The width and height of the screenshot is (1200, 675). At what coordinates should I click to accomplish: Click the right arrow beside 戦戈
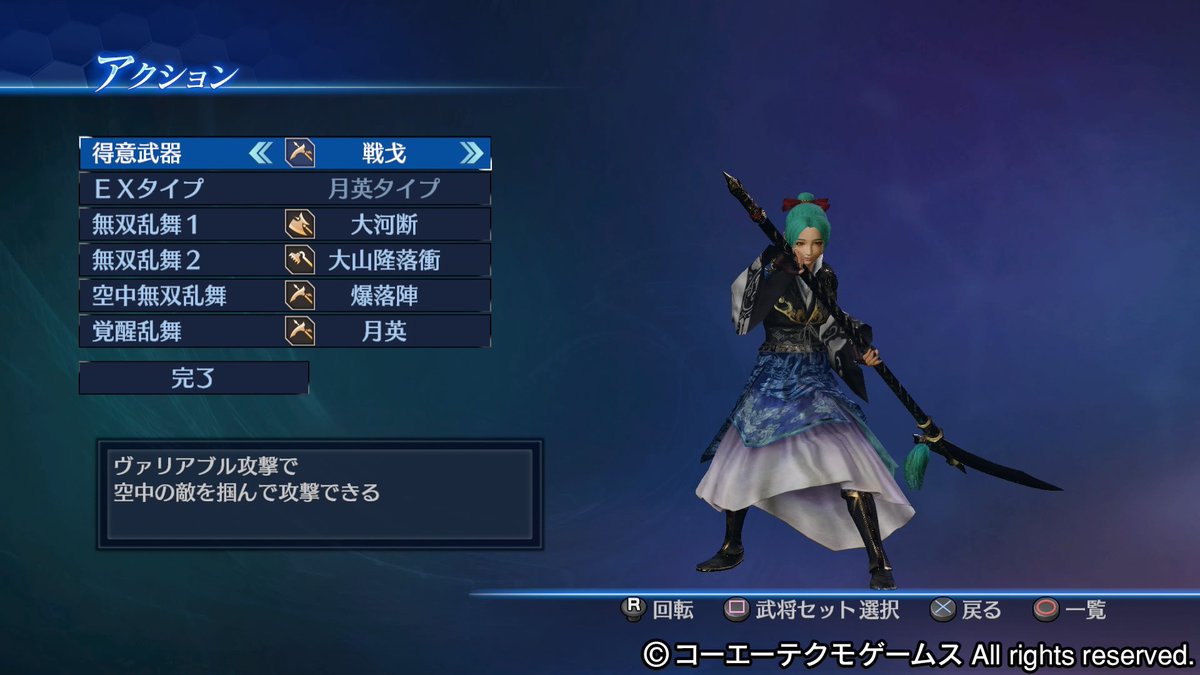[x=472, y=153]
